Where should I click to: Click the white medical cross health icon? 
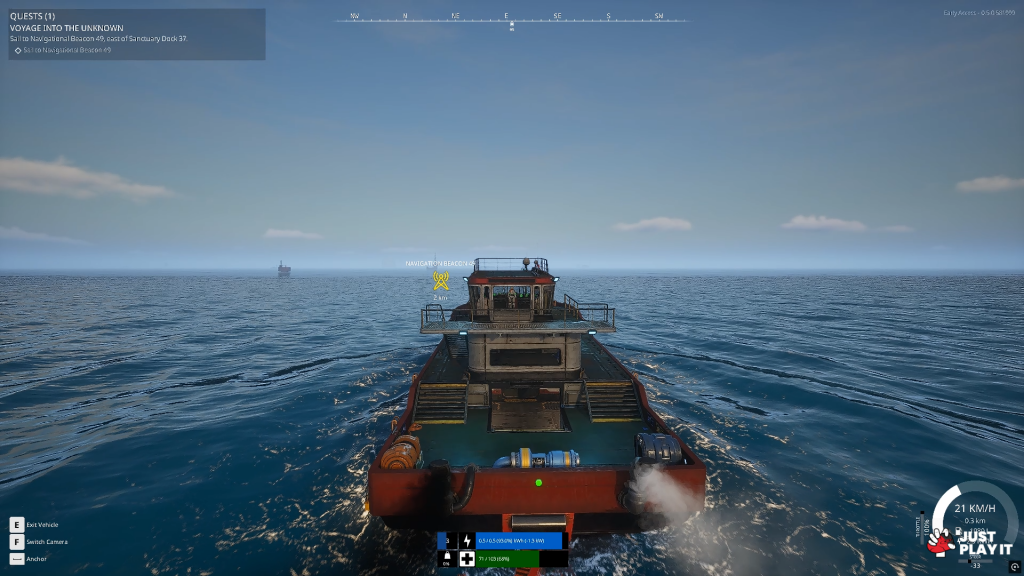[x=466, y=559]
